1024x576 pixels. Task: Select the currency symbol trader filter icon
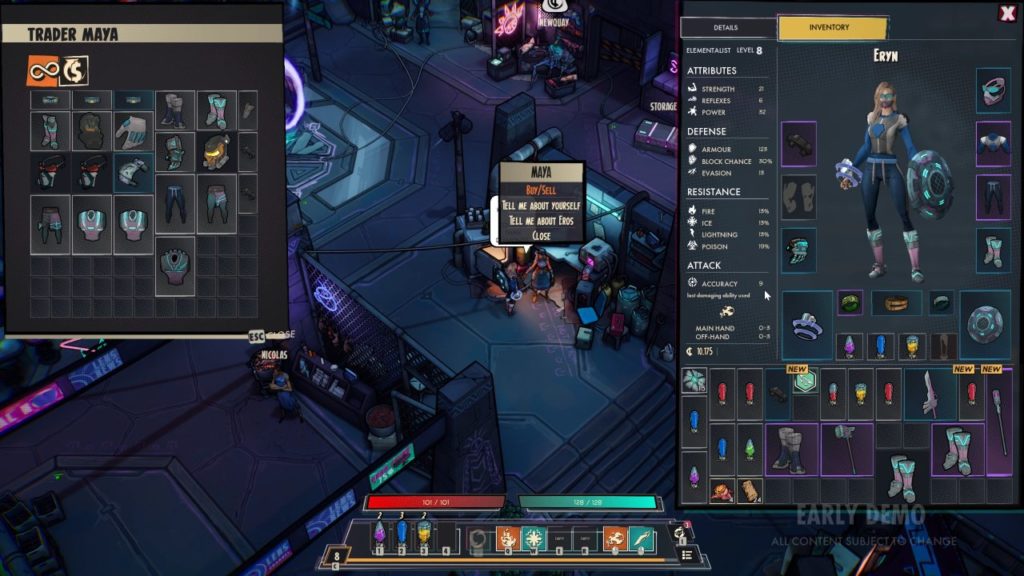coord(74,69)
